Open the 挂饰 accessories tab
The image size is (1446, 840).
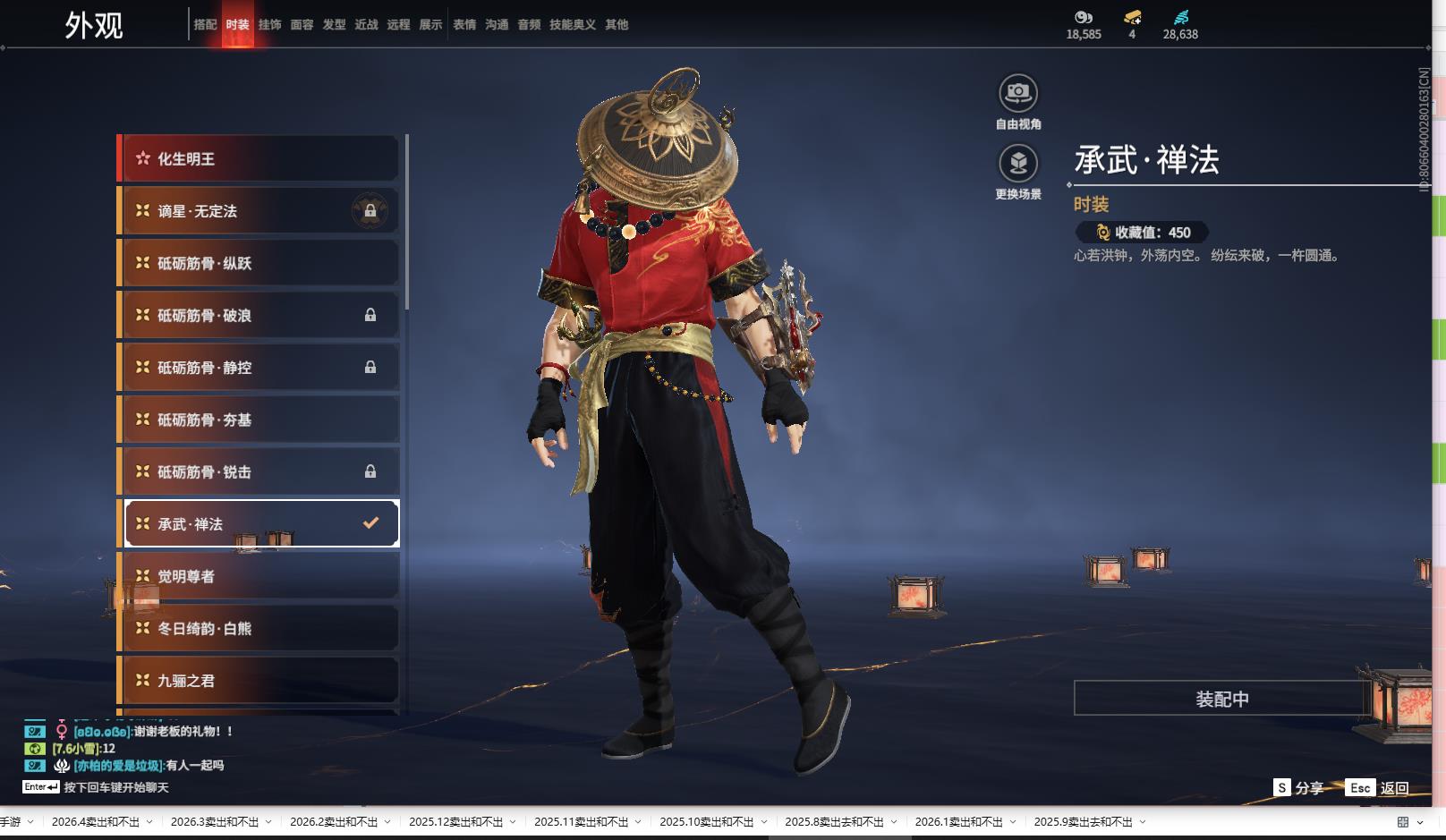click(269, 25)
